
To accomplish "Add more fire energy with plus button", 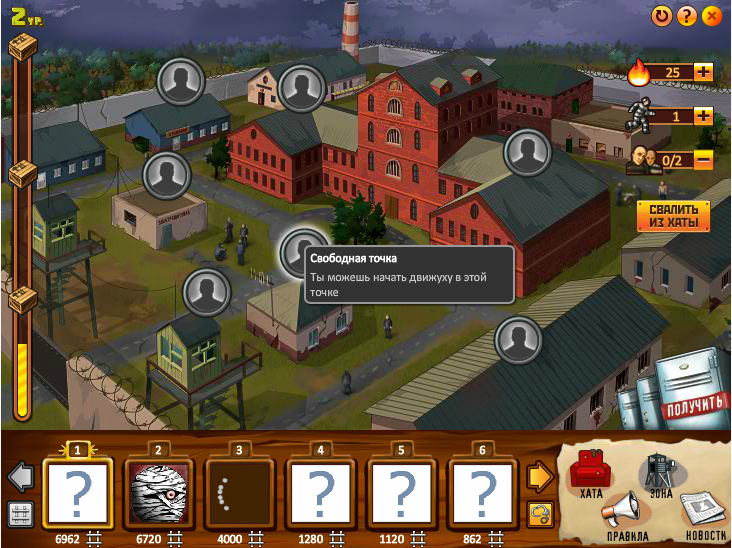I will point(703,72).
